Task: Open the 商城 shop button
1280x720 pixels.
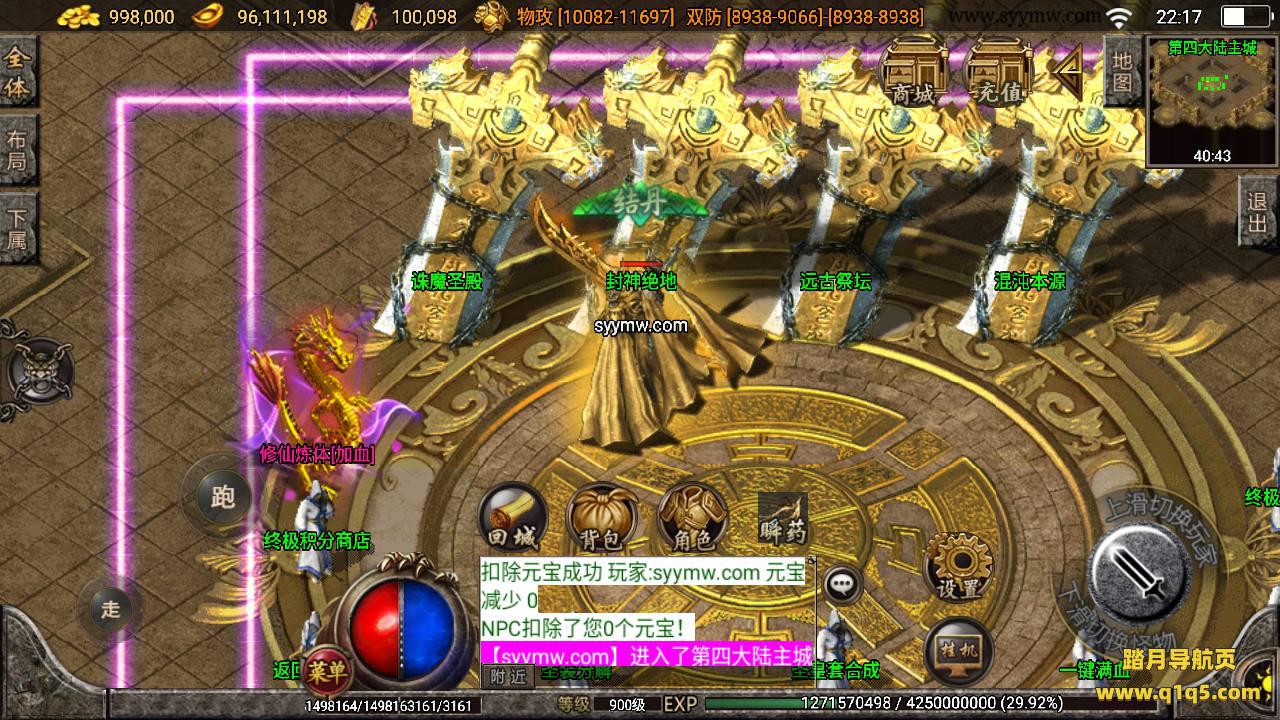Action: coord(914,70)
